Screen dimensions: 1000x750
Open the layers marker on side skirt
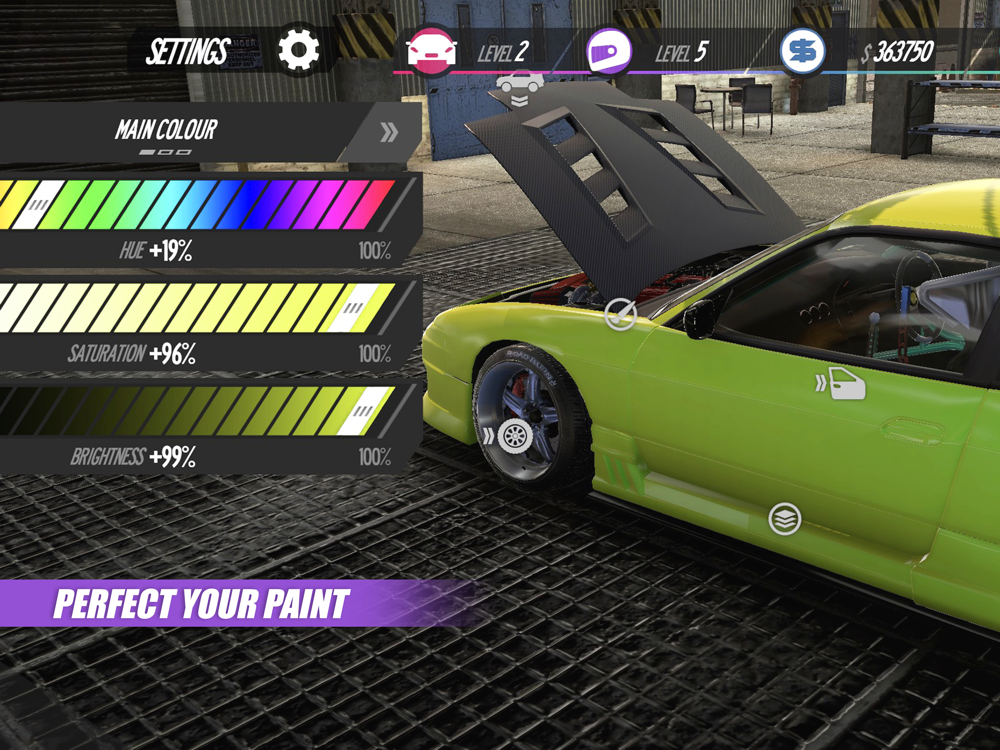pyautogui.click(x=785, y=519)
